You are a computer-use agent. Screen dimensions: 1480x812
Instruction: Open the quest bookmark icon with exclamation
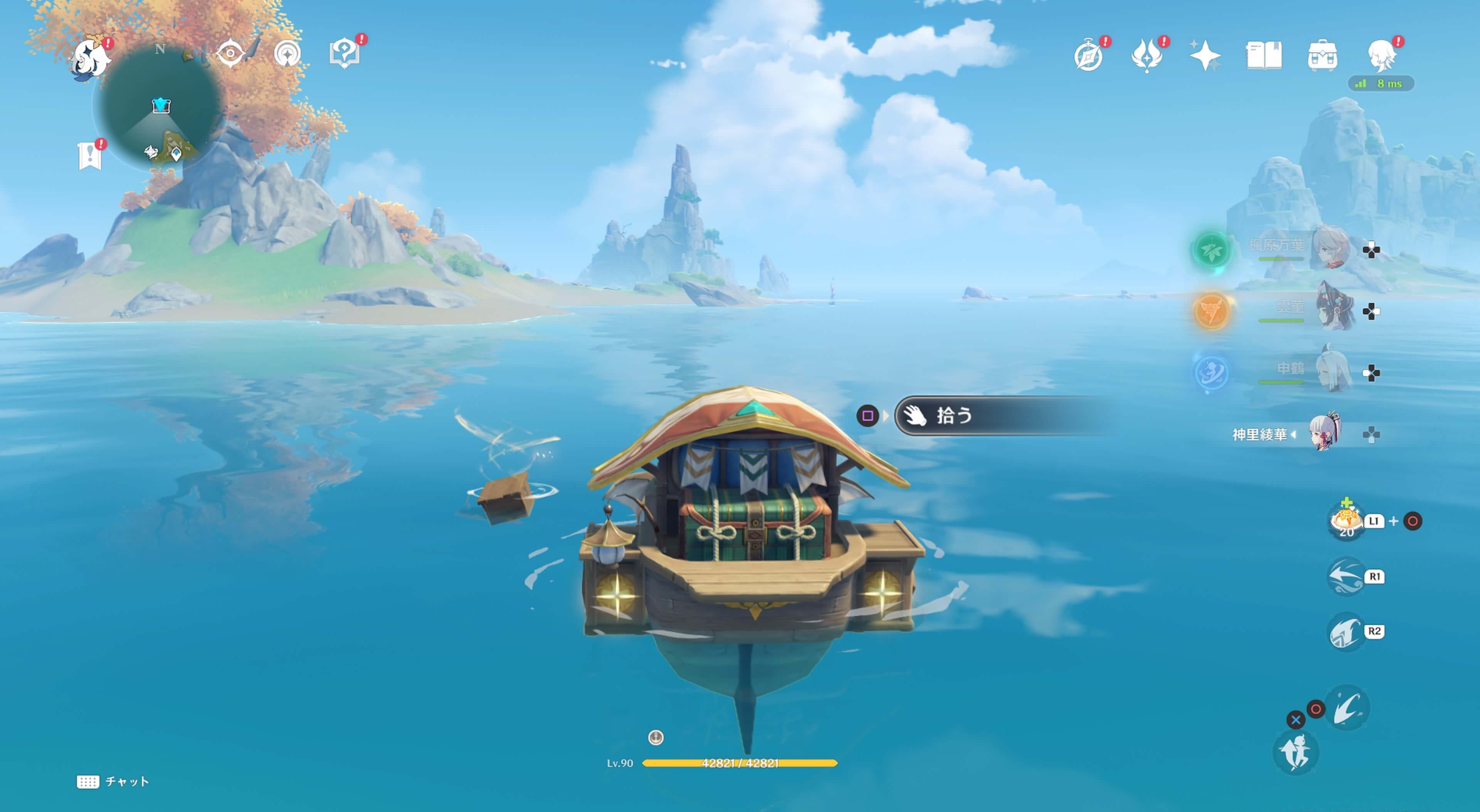pos(90,156)
